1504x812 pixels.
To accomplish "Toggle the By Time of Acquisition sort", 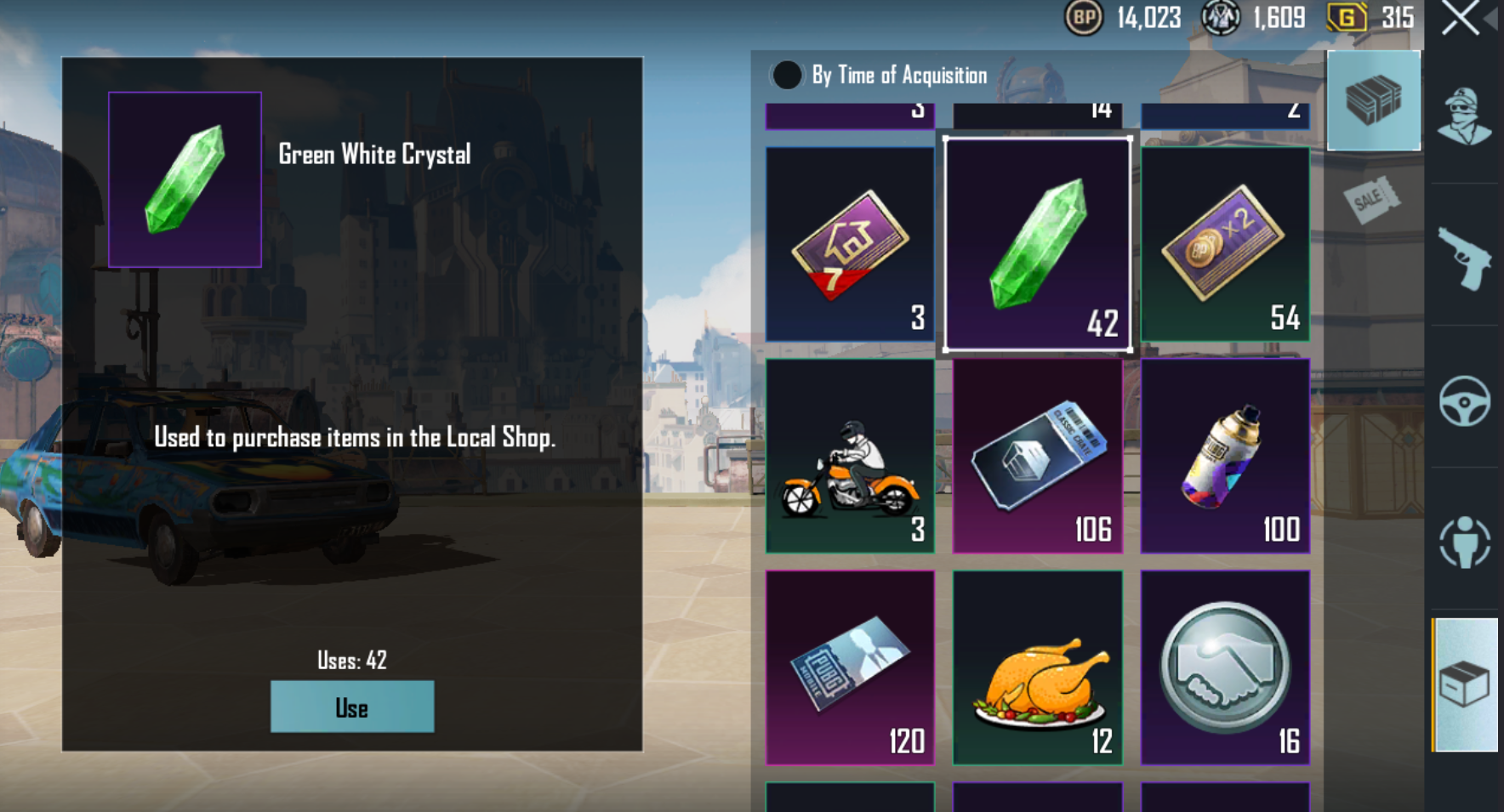I will tap(787, 76).
